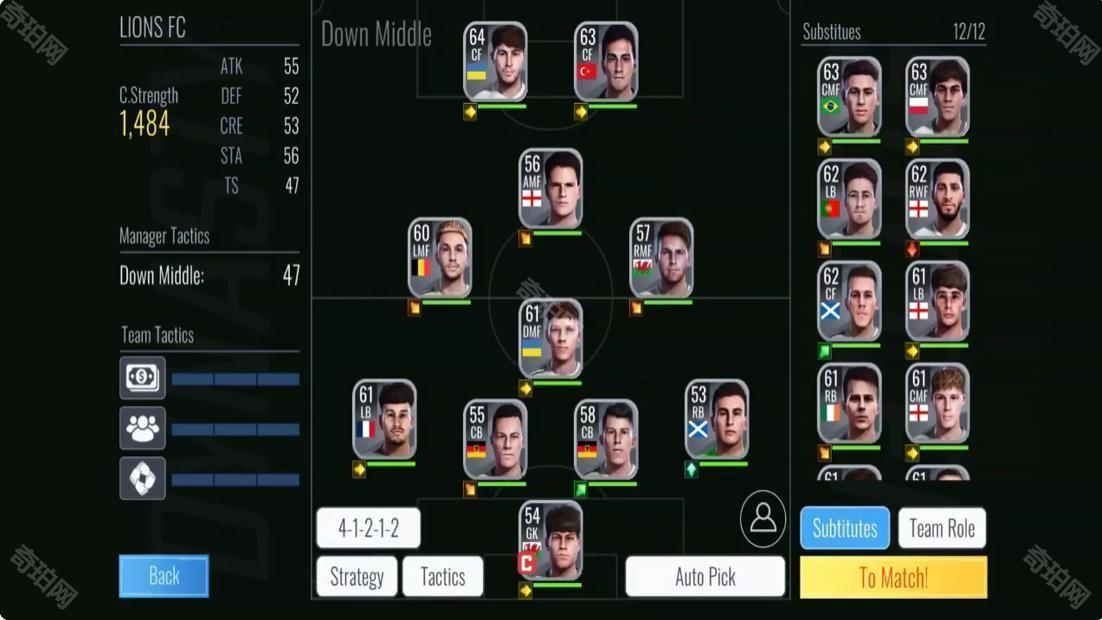Click the money team tactic icon
The height and width of the screenshot is (620, 1102).
pyautogui.click(x=143, y=378)
